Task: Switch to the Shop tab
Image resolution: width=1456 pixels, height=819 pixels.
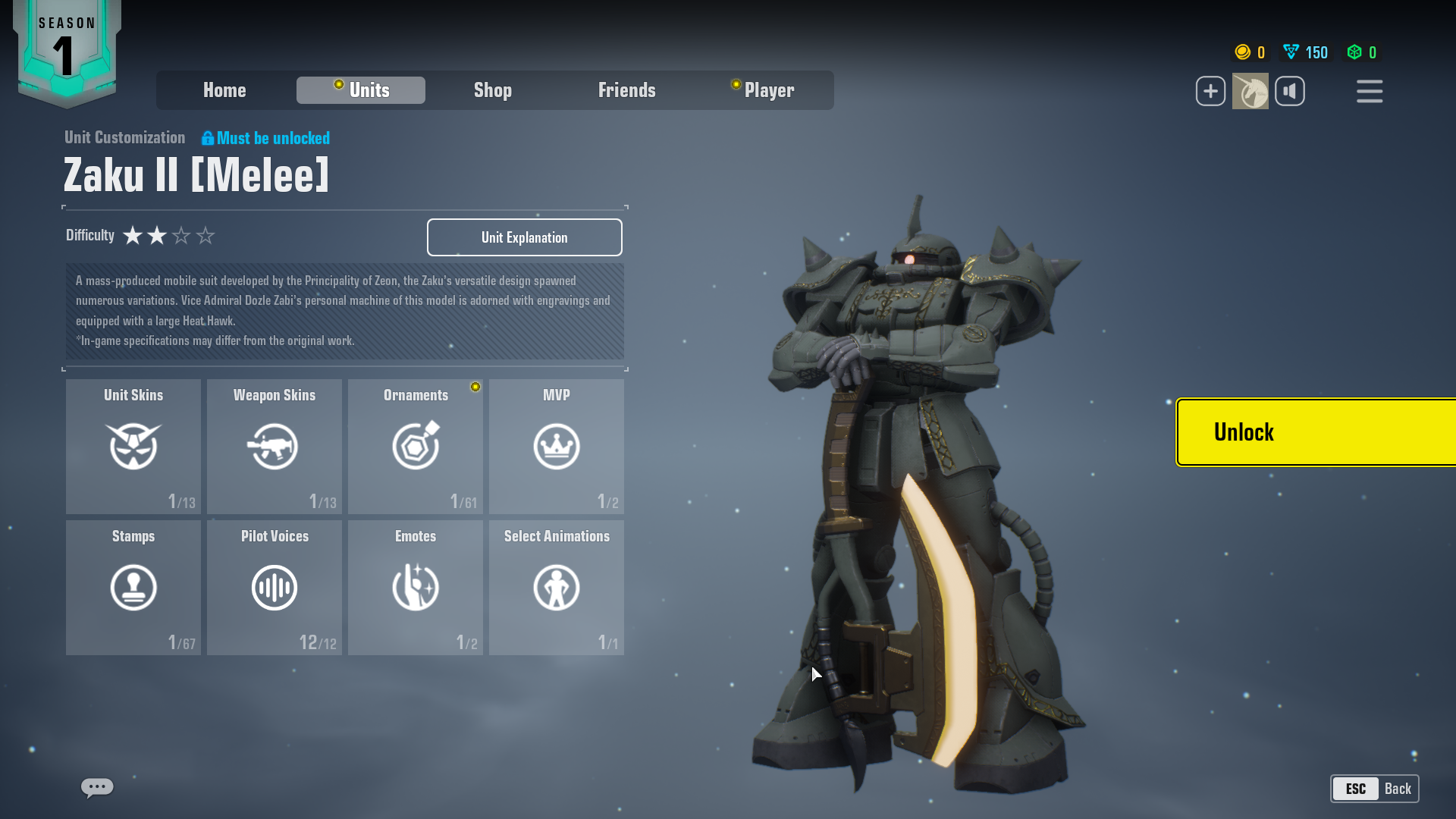Action: [x=493, y=90]
